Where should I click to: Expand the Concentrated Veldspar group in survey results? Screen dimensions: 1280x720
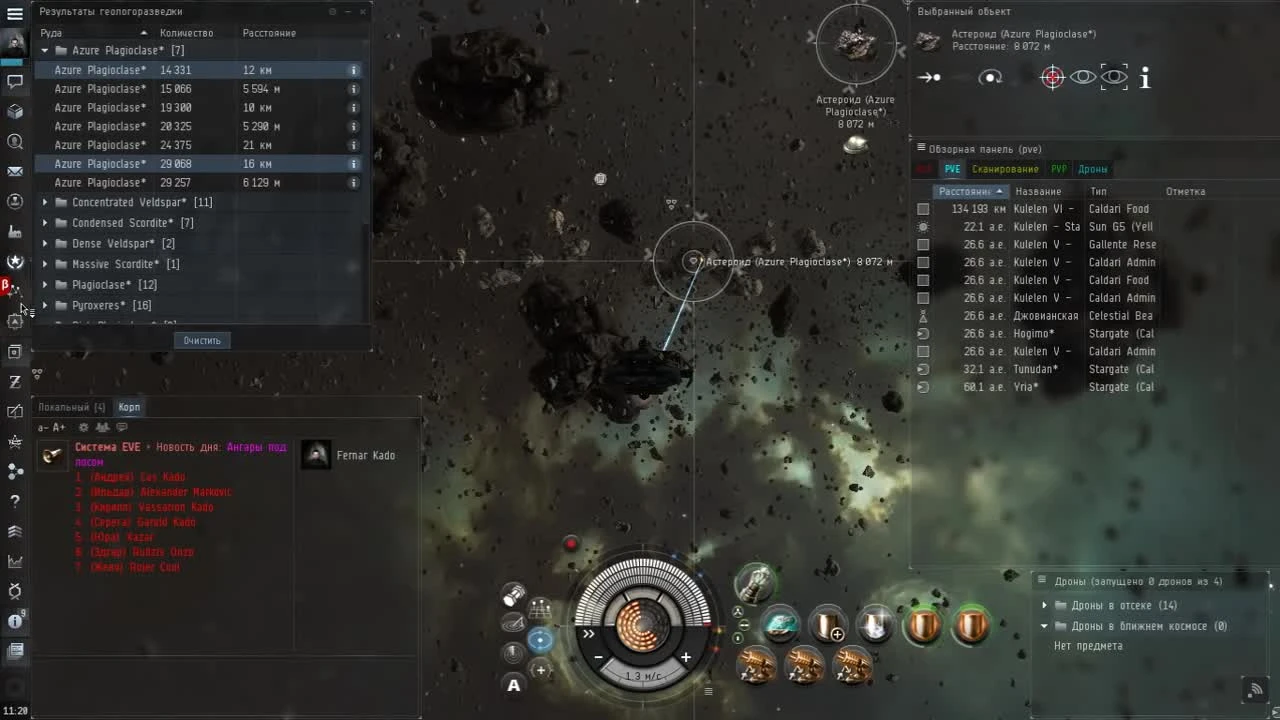click(x=44, y=202)
